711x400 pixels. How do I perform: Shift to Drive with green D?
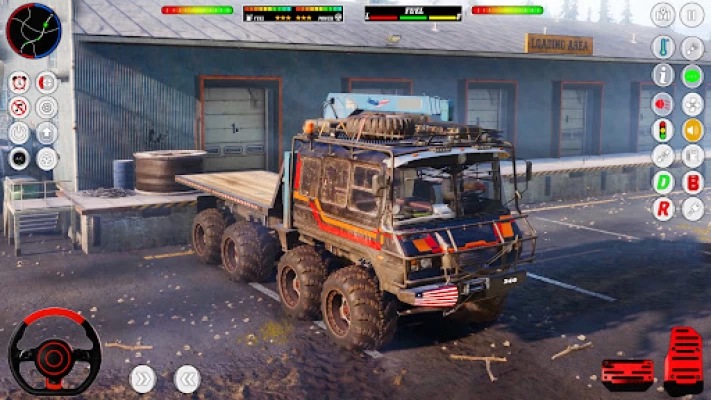663,182
